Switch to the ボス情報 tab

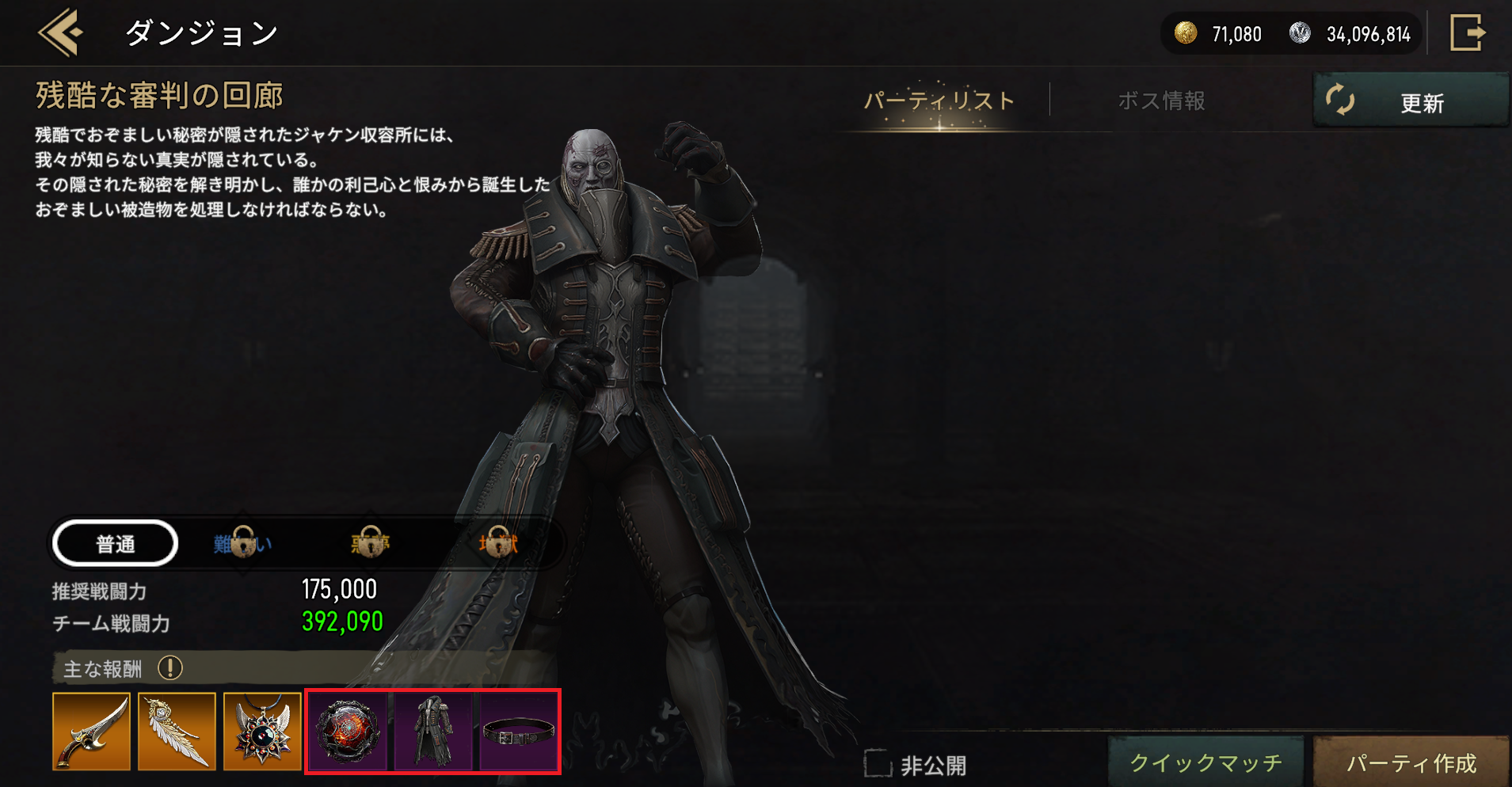tap(1161, 101)
